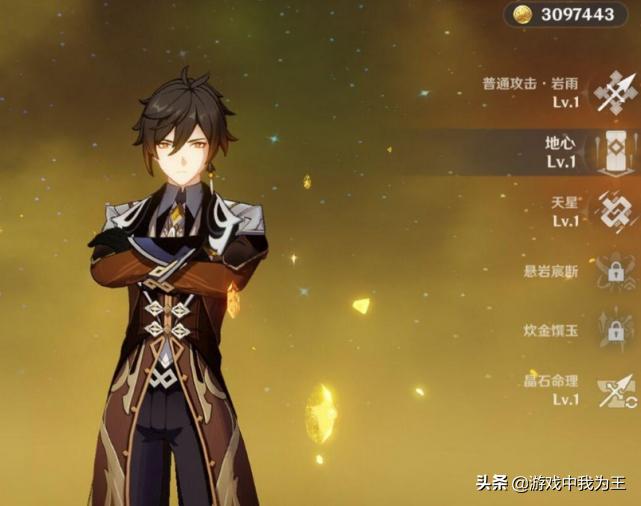The height and width of the screenshot is (506, 641).
Task: View the locked 悬岩宸断 passive talent
Action: click(x=614, y=270)
